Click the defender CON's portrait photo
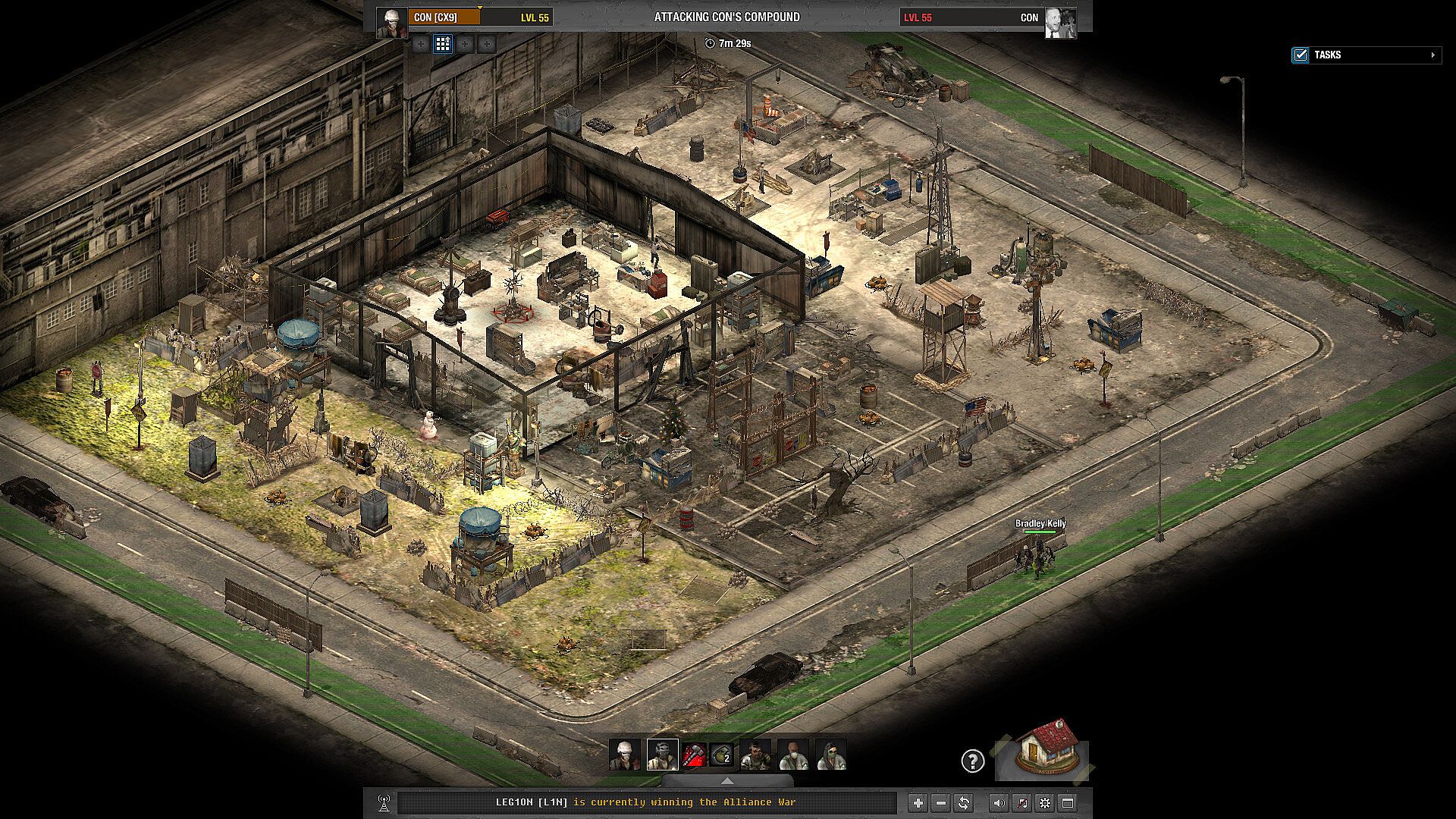Image resolution: width=1456 pixels, height=819 pixels. (x=1059, y=23)
